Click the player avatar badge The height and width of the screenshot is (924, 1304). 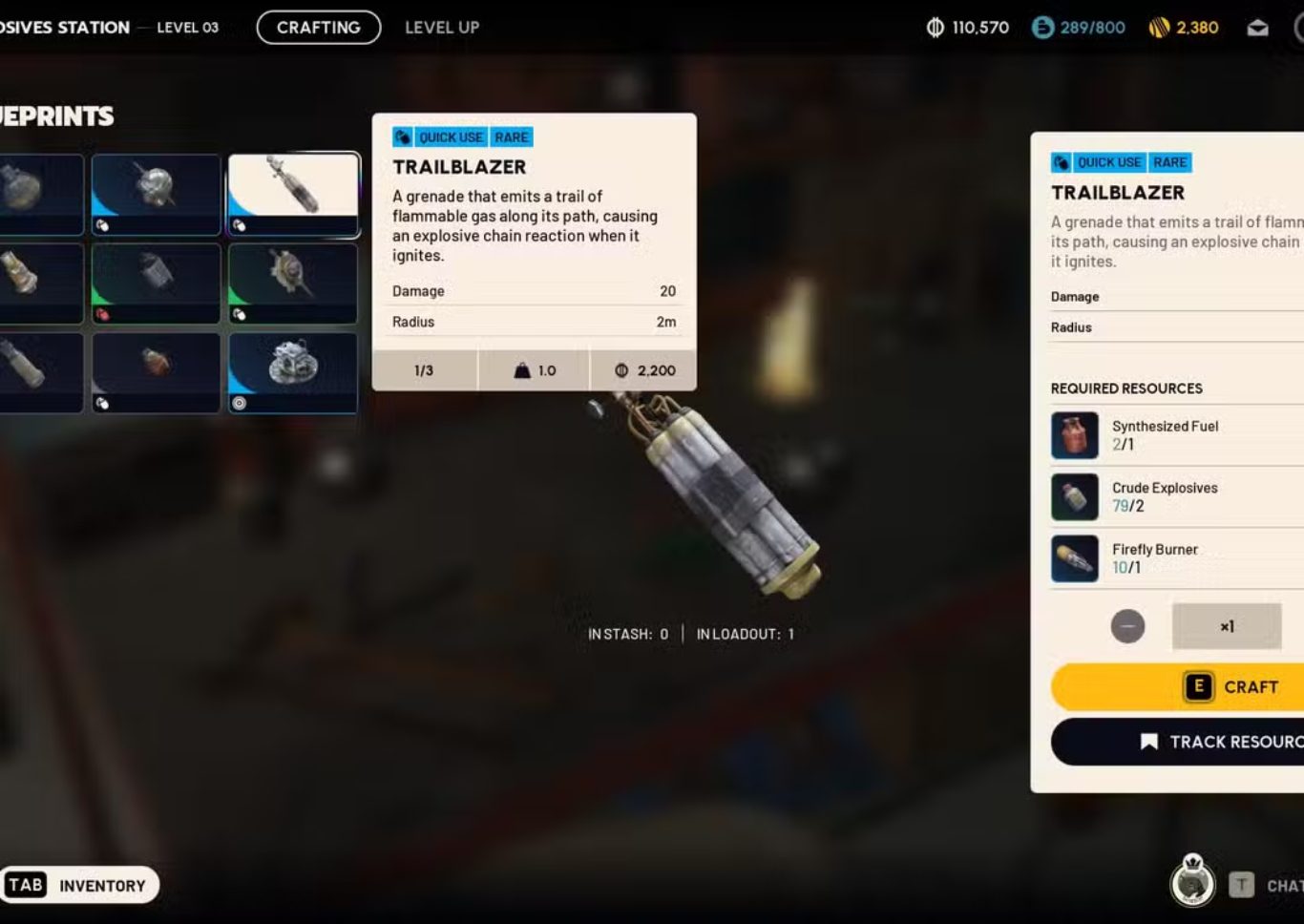[1192, 883]
